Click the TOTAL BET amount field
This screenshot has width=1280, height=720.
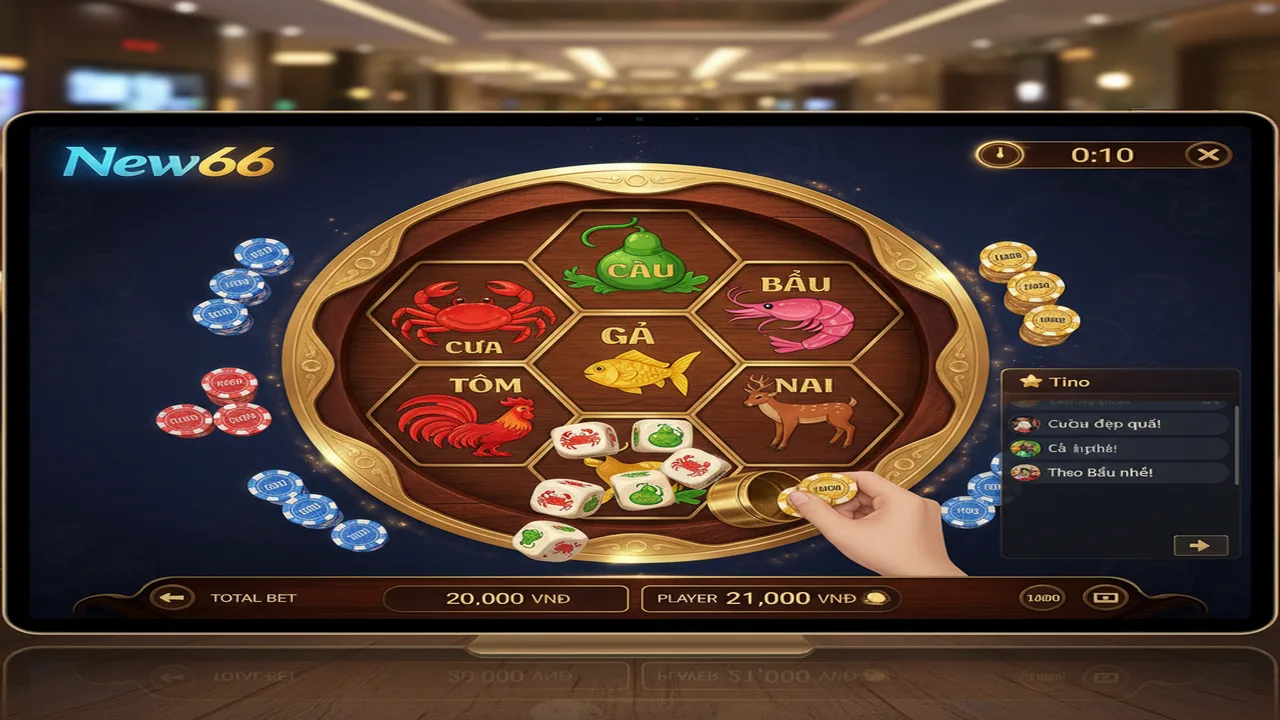(x=505, y=598)
